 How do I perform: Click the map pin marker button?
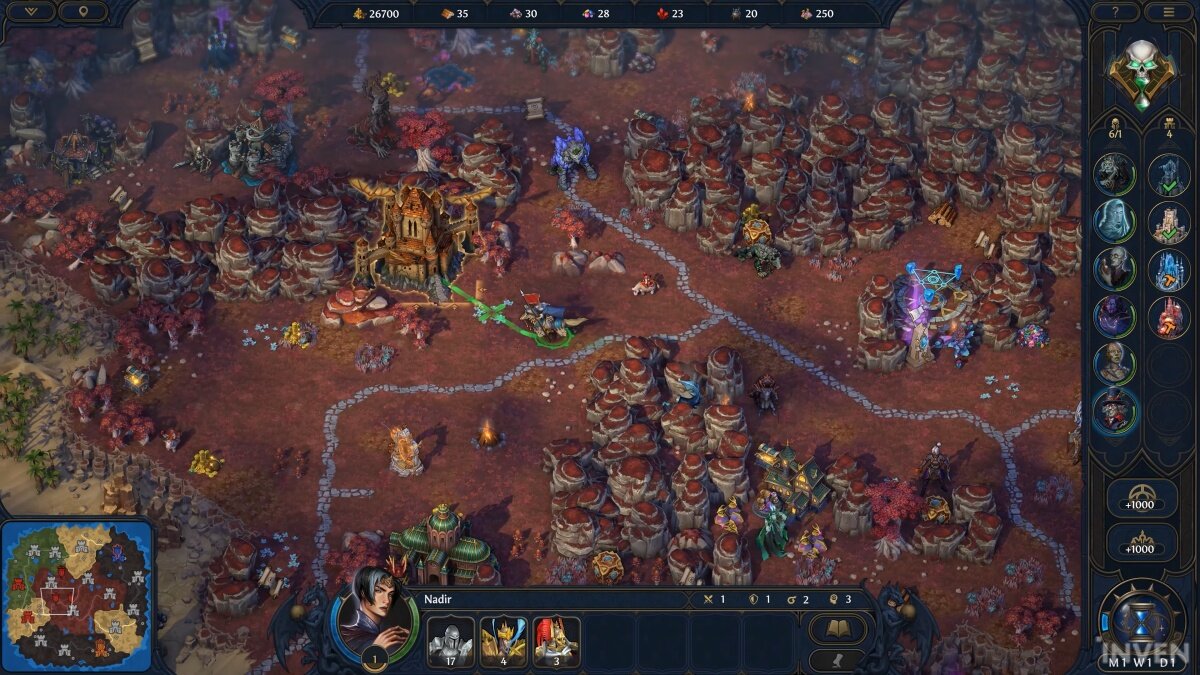(82, 12)
